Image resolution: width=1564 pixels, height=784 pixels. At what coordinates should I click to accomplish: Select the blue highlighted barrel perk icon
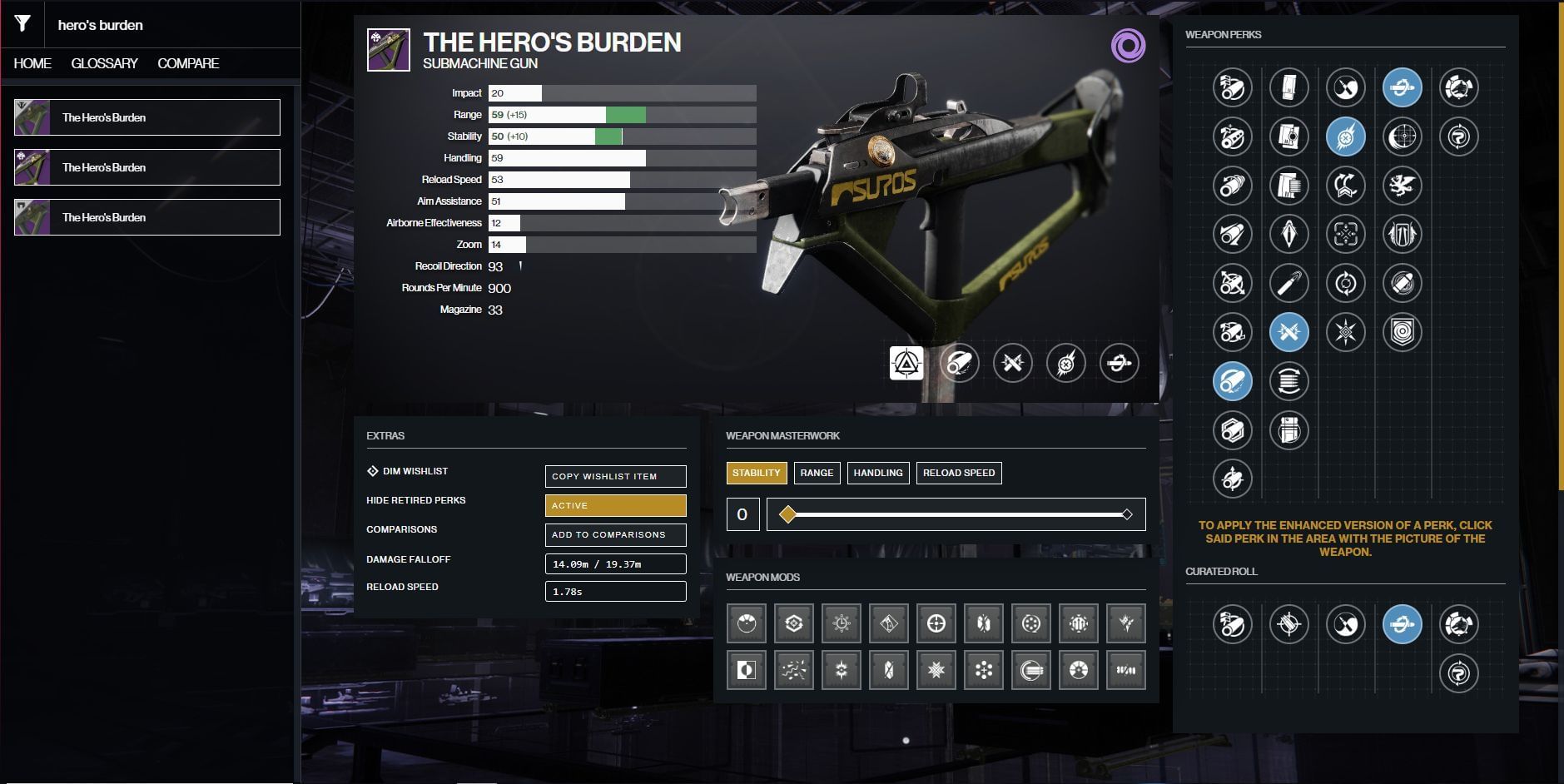[x=1232, y=381]
